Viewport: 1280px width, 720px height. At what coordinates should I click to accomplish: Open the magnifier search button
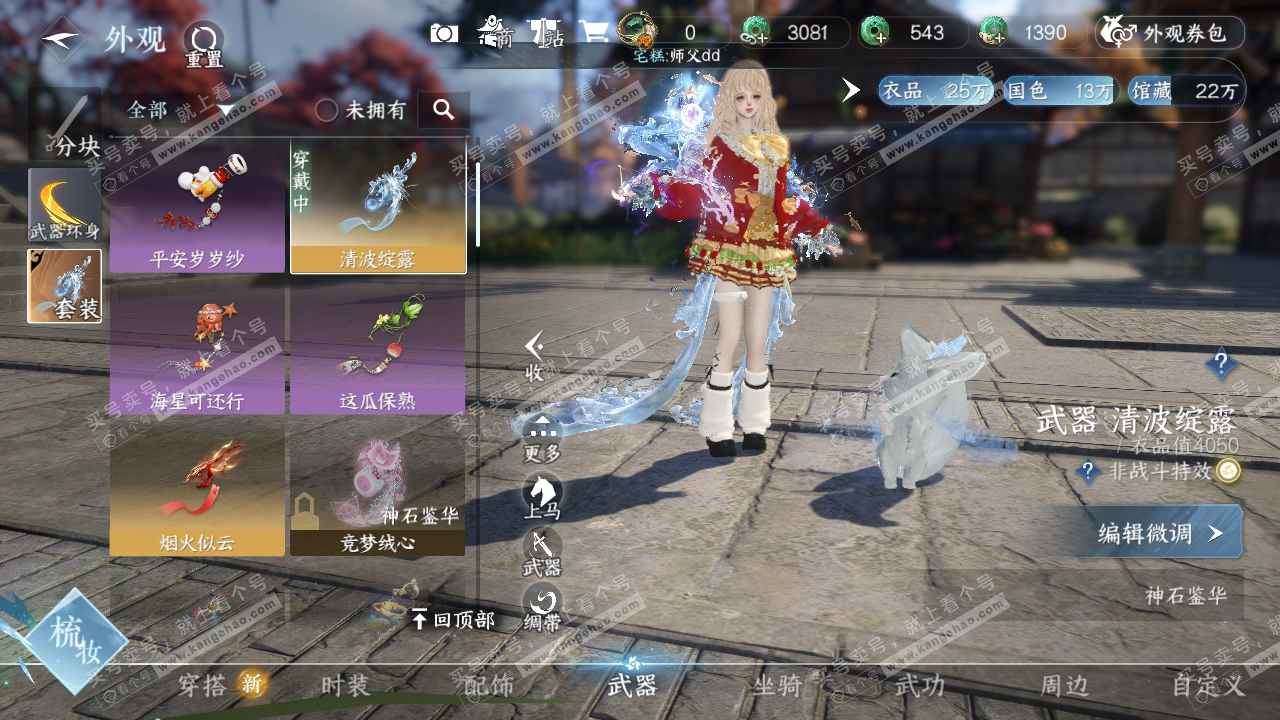pyautogui.click(x=444, y=110)
